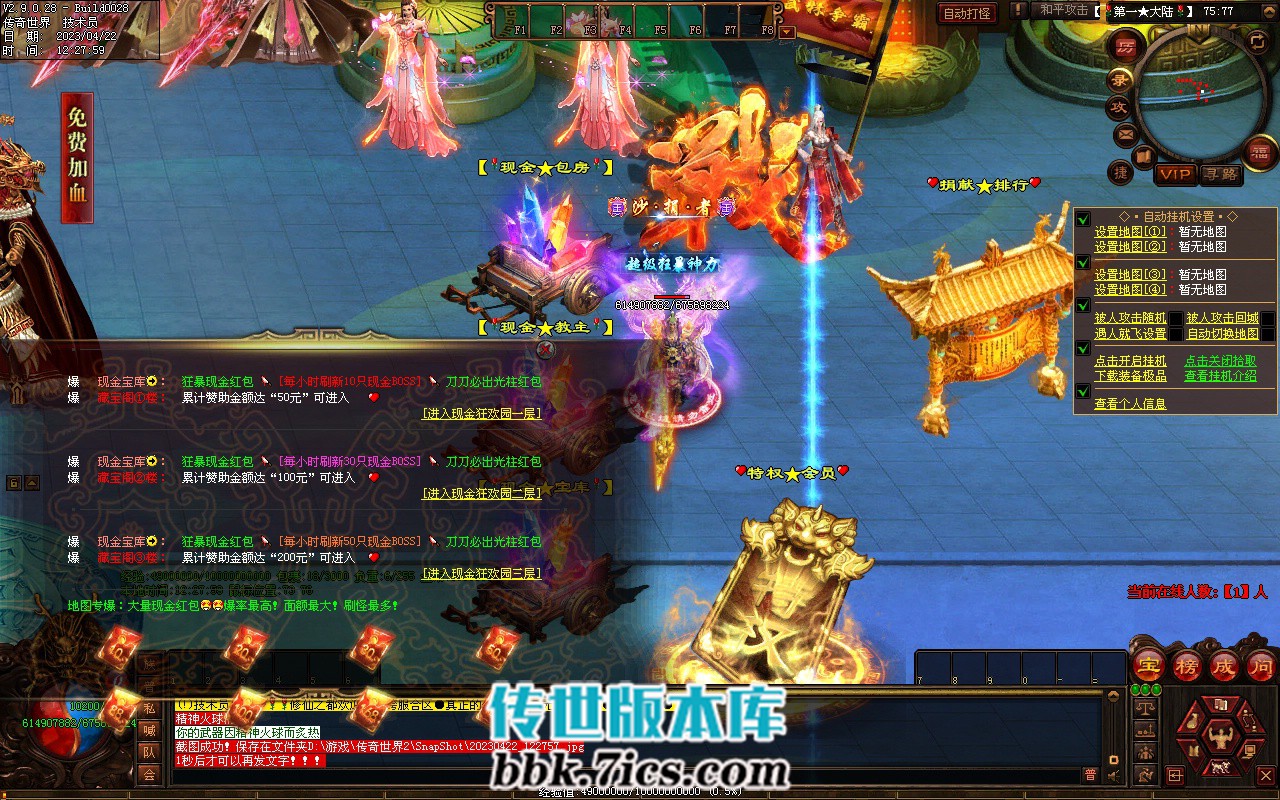Open the 宝 treasure round button

coord(1150,665)
